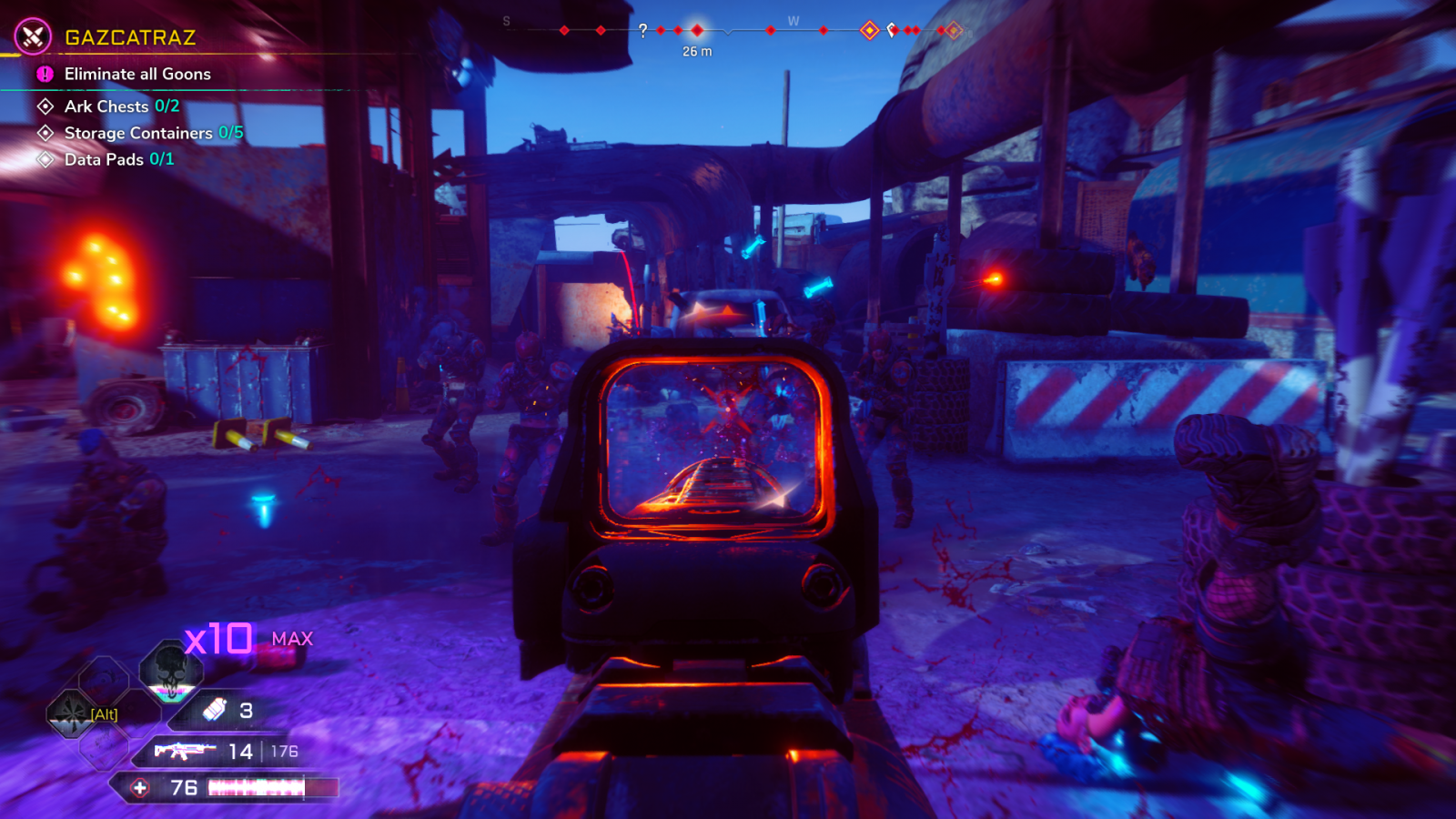Click the question mark marker on the compass
Image resolution: width=1456 pixels, height=819 pixels.
click(645, 29)
